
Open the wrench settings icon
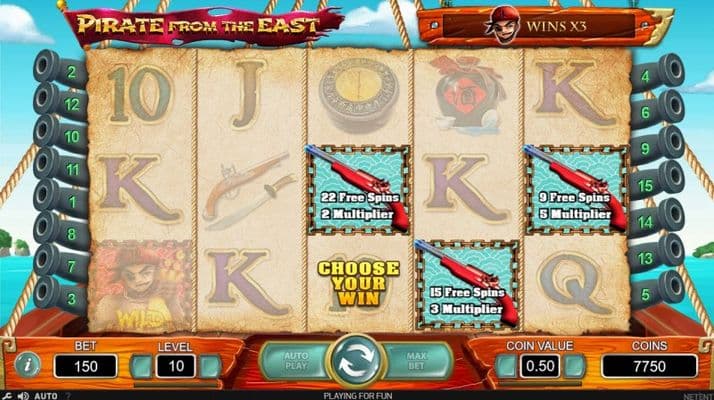point(5,395)
